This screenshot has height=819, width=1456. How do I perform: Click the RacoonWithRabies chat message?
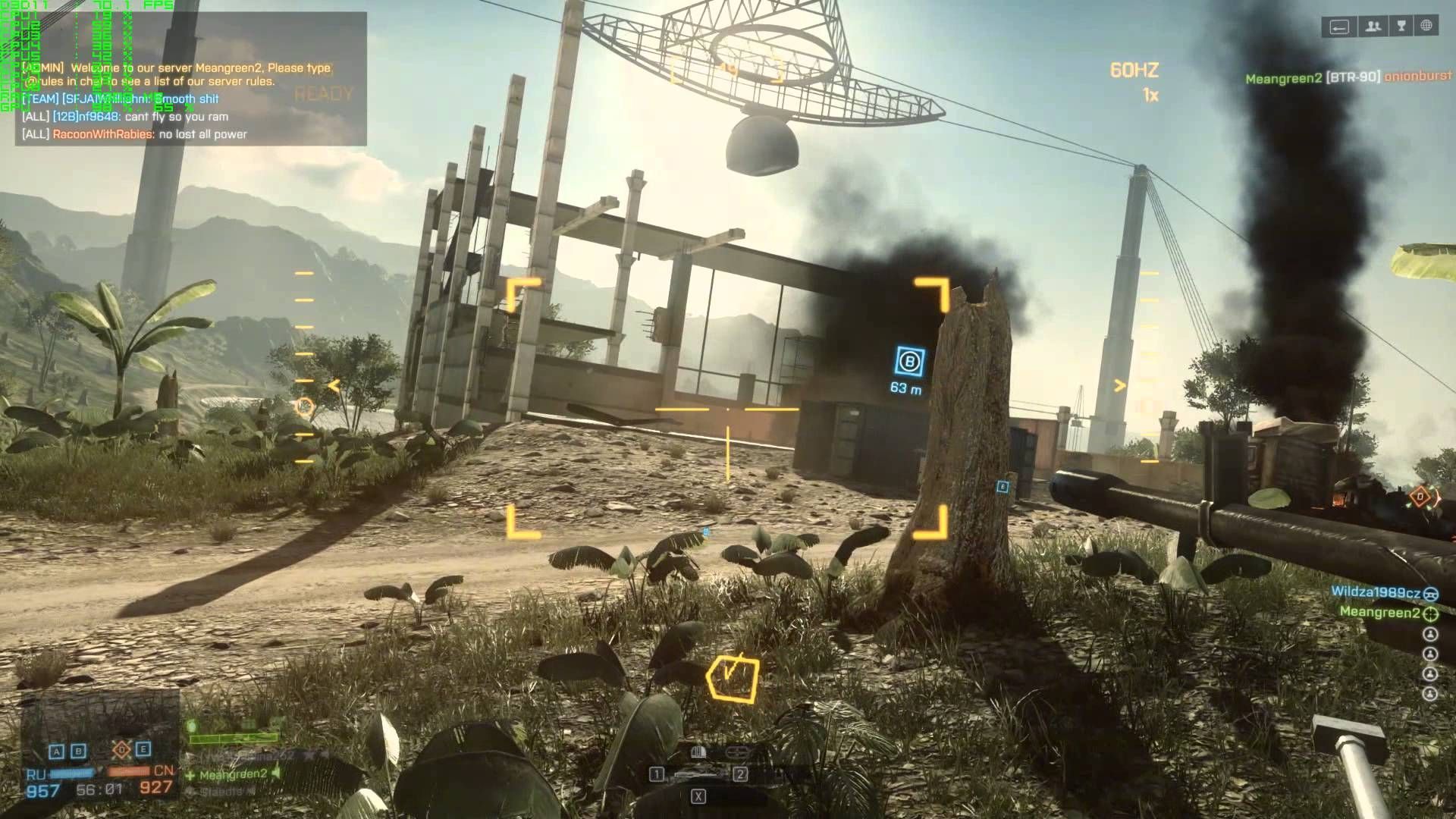[x=135, y=134]
